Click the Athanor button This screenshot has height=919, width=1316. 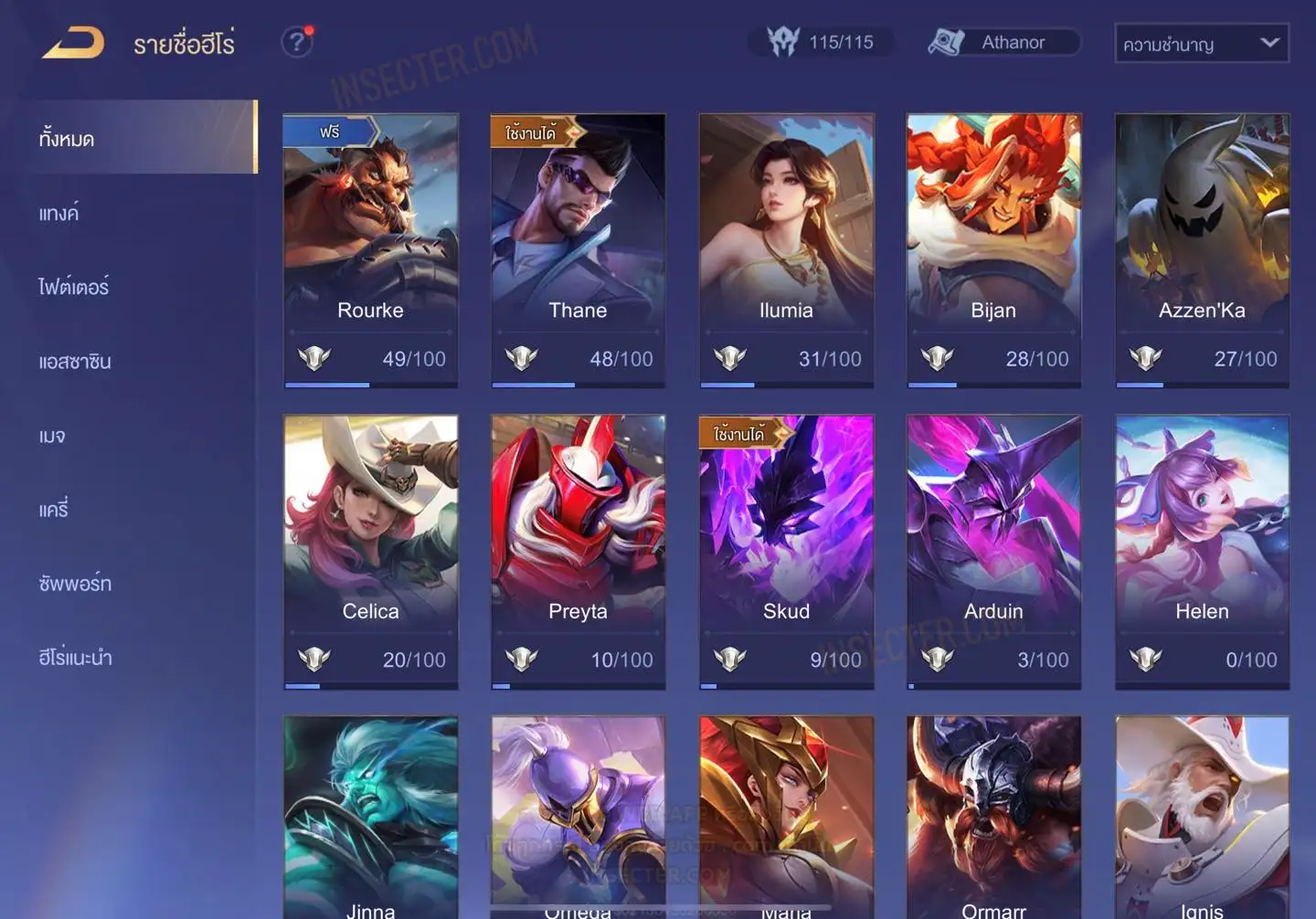[1003, 42]
